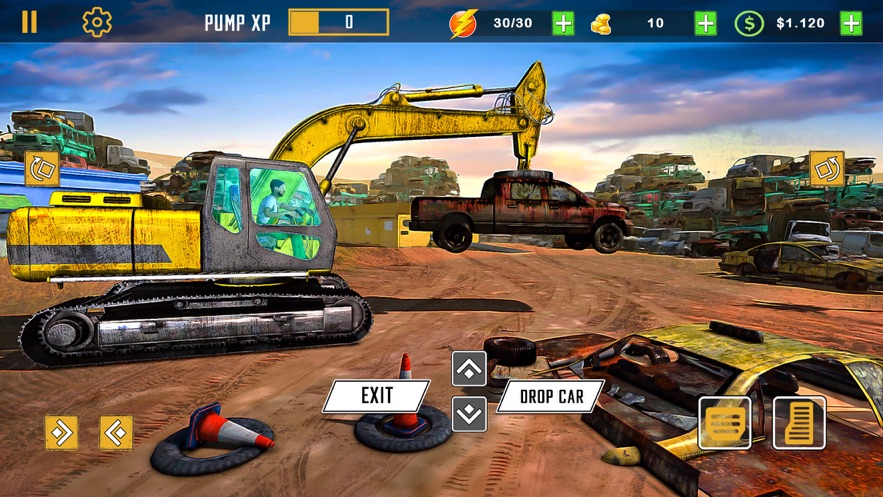Steer using the right-pointing chevron button

coord(61,432)
